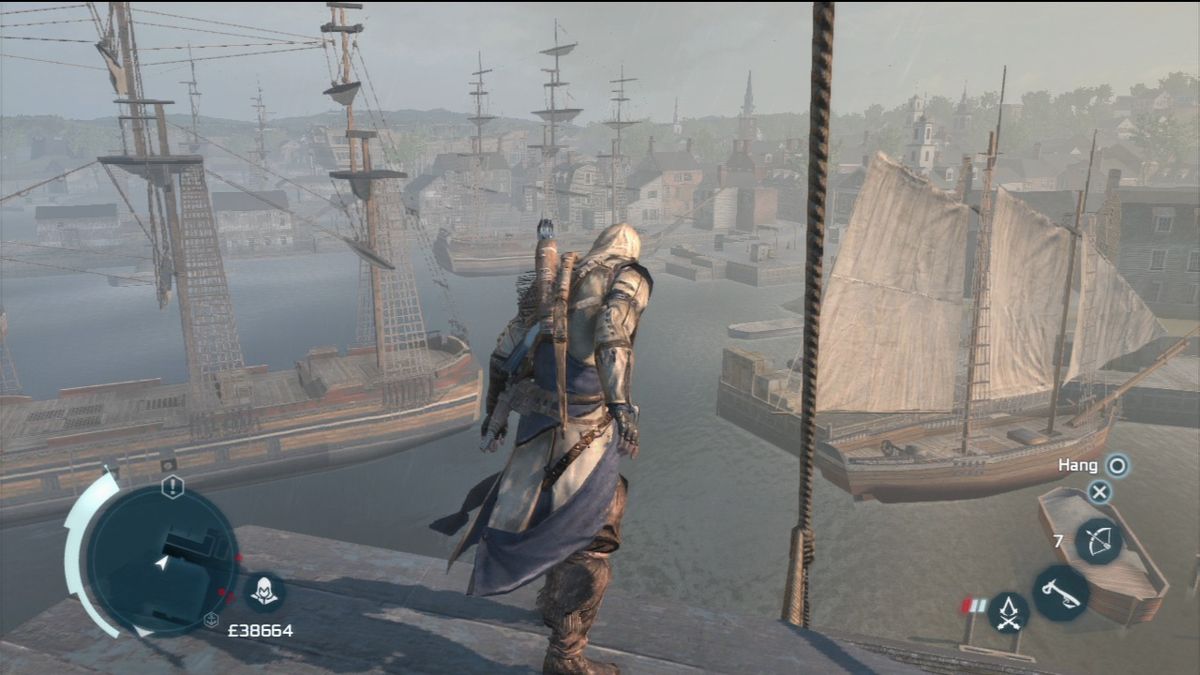Click the hooded assassin recruit icon
Viewport: 1200px width, 675px height.
(x=265, y=593)
